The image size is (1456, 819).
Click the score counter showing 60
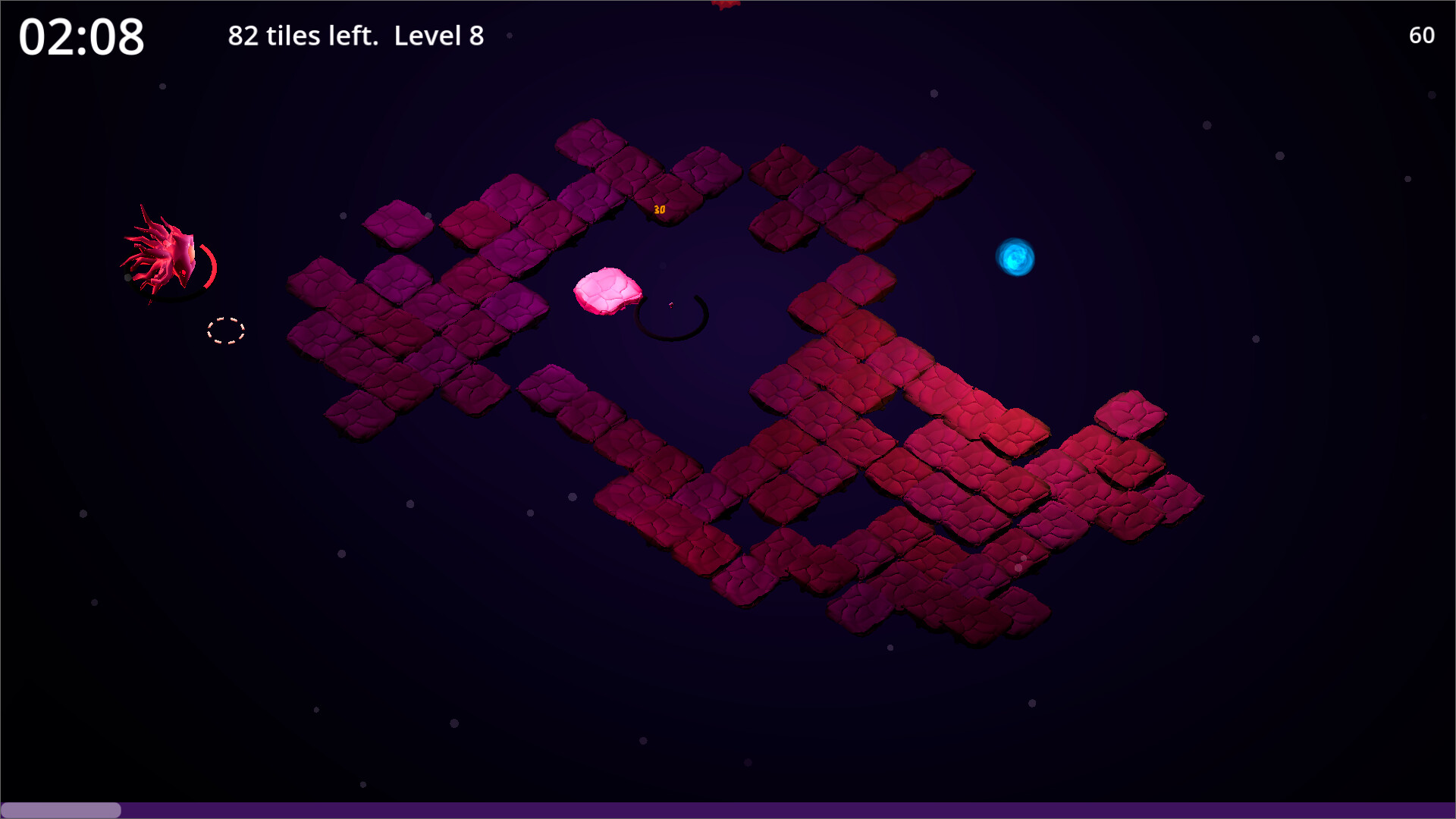click(x=1422, y=36)
